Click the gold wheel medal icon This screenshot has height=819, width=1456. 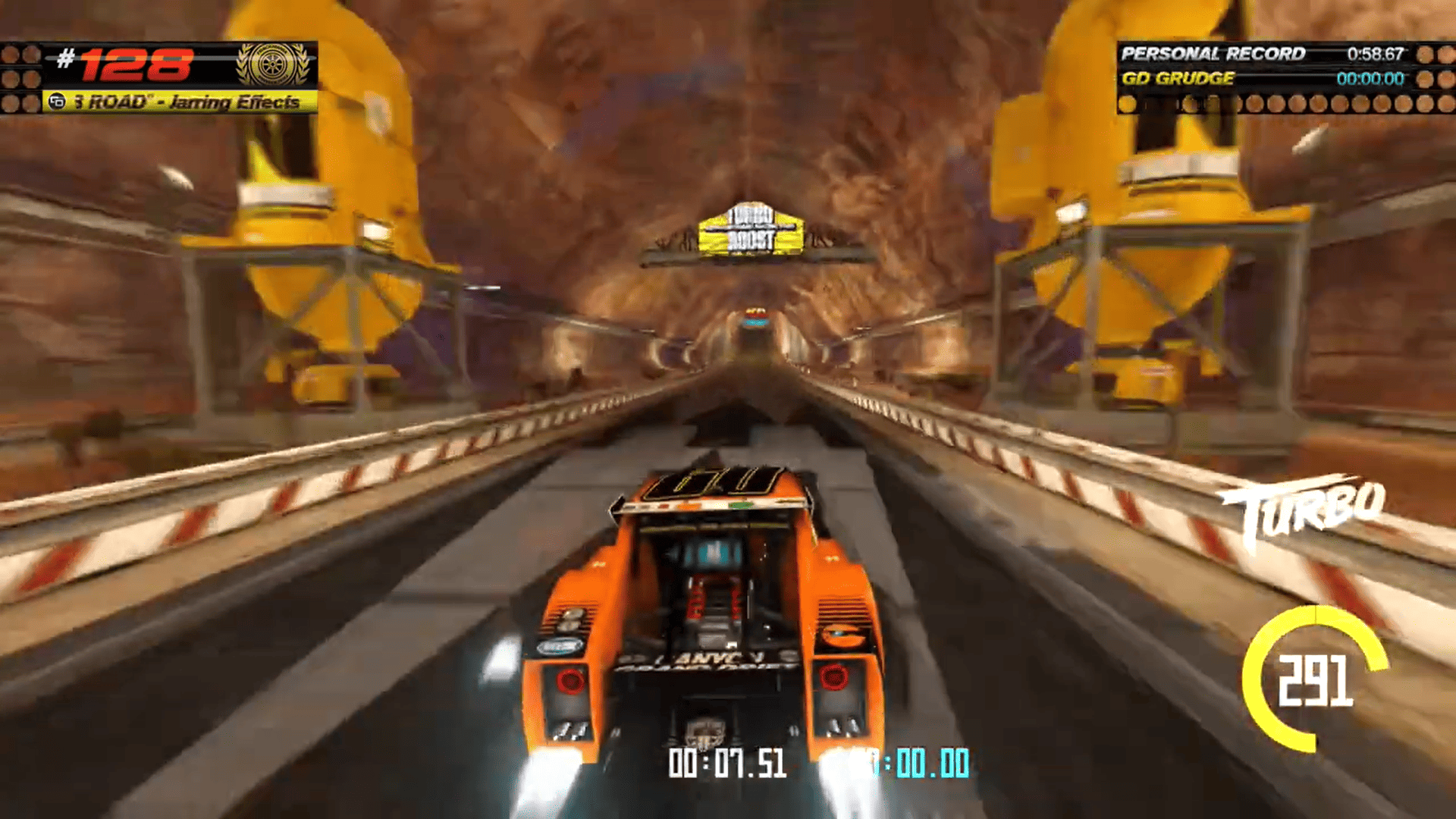[273, 64]
